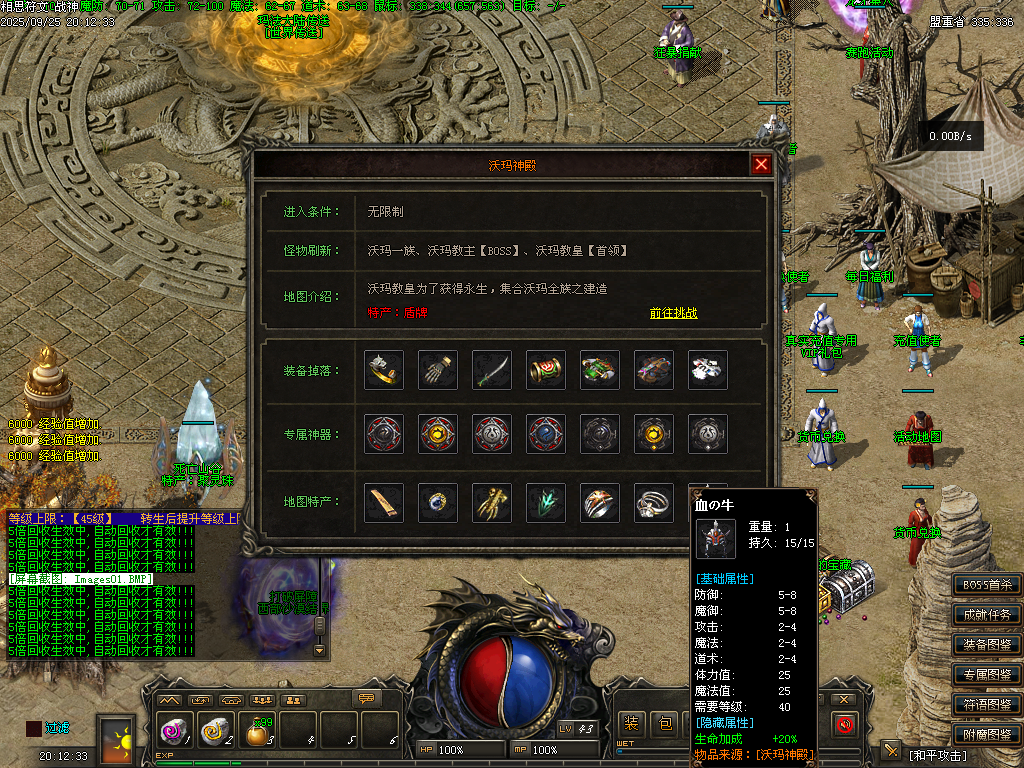Inspect the silver diamond ring specialty
This screenshot has height=768, width=1024.
[654, 502]
